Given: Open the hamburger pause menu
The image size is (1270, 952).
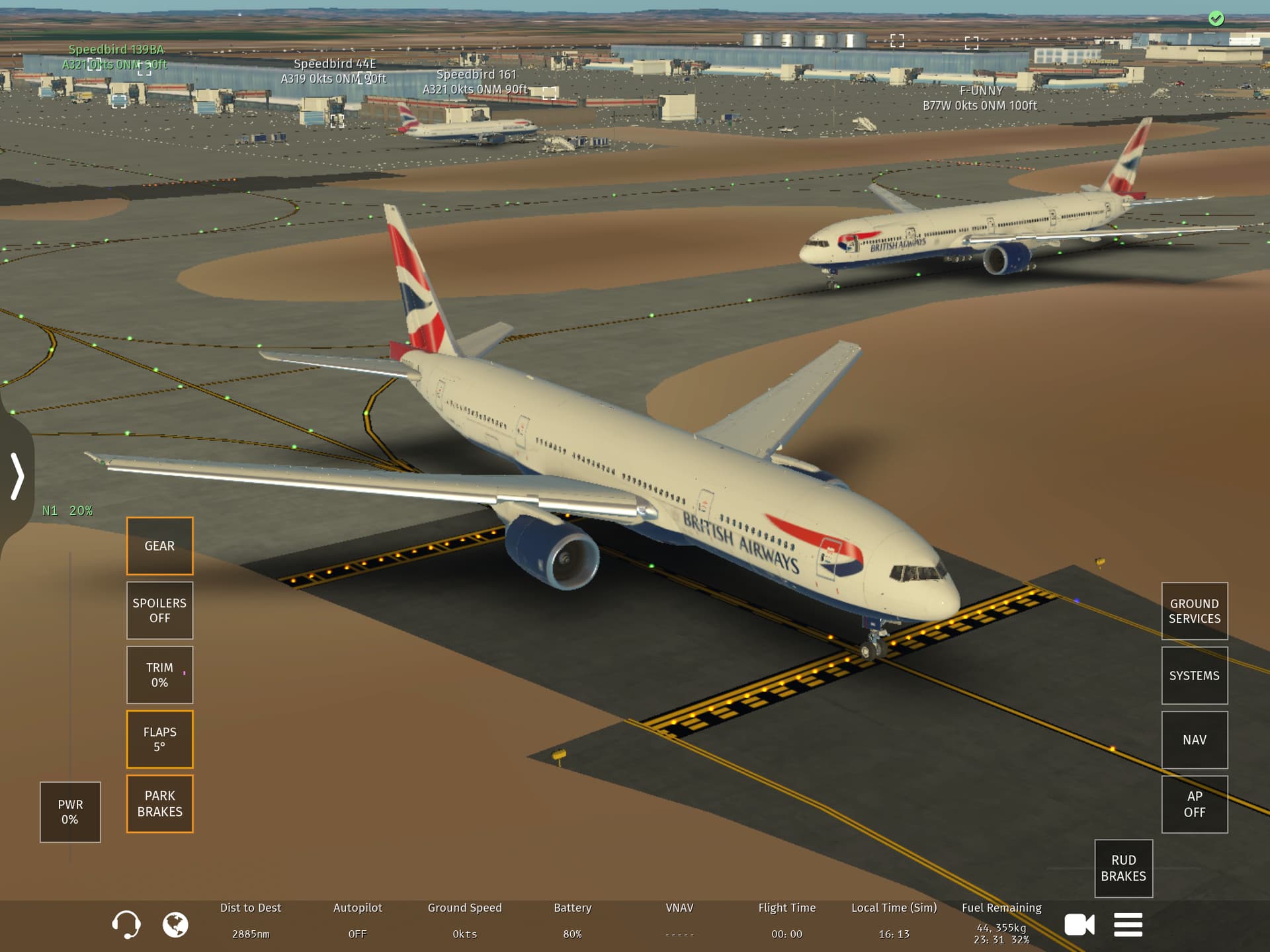Looking at the screenshot, I should (1128, 924).
